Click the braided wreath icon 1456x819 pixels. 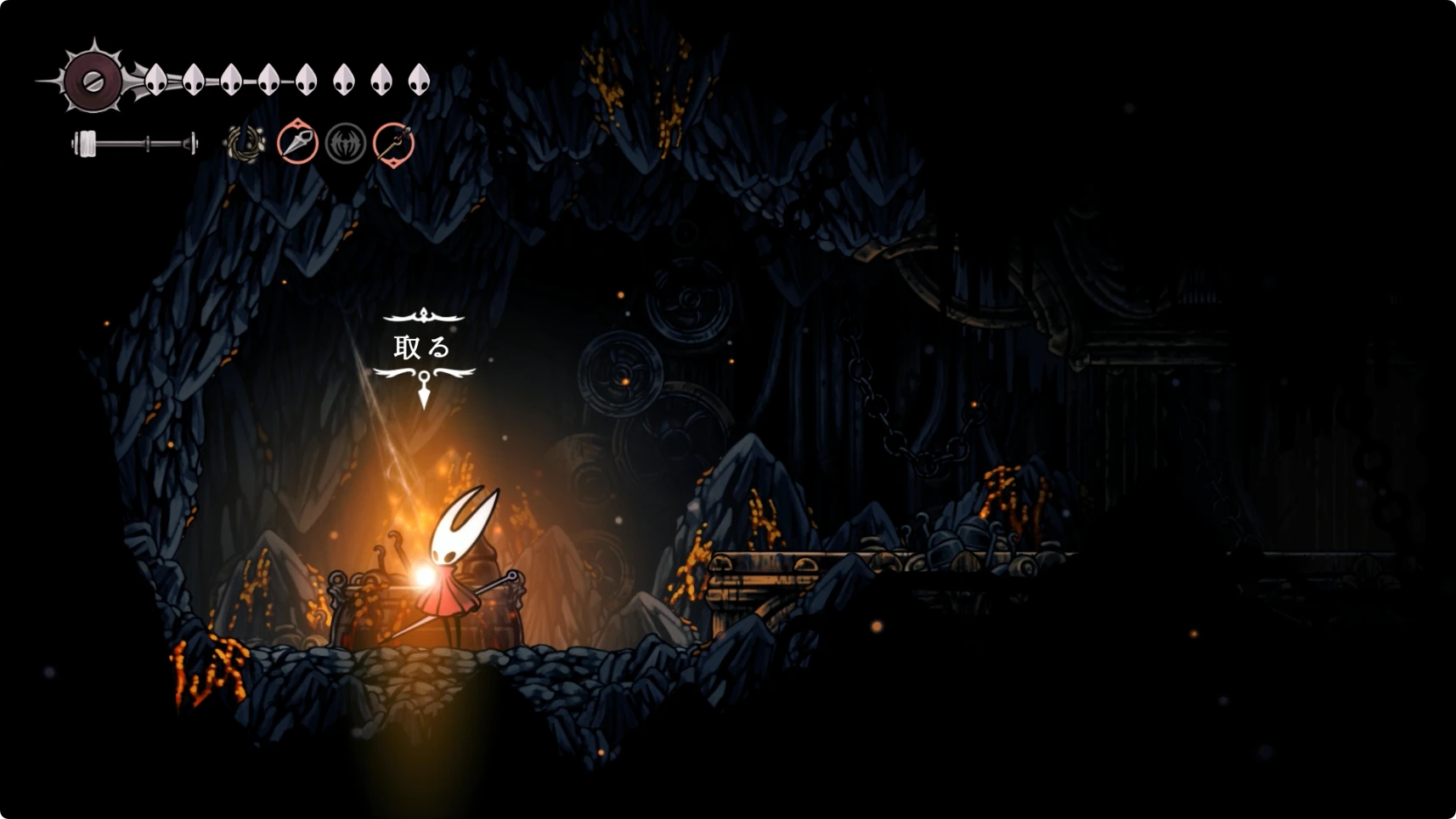245,143
